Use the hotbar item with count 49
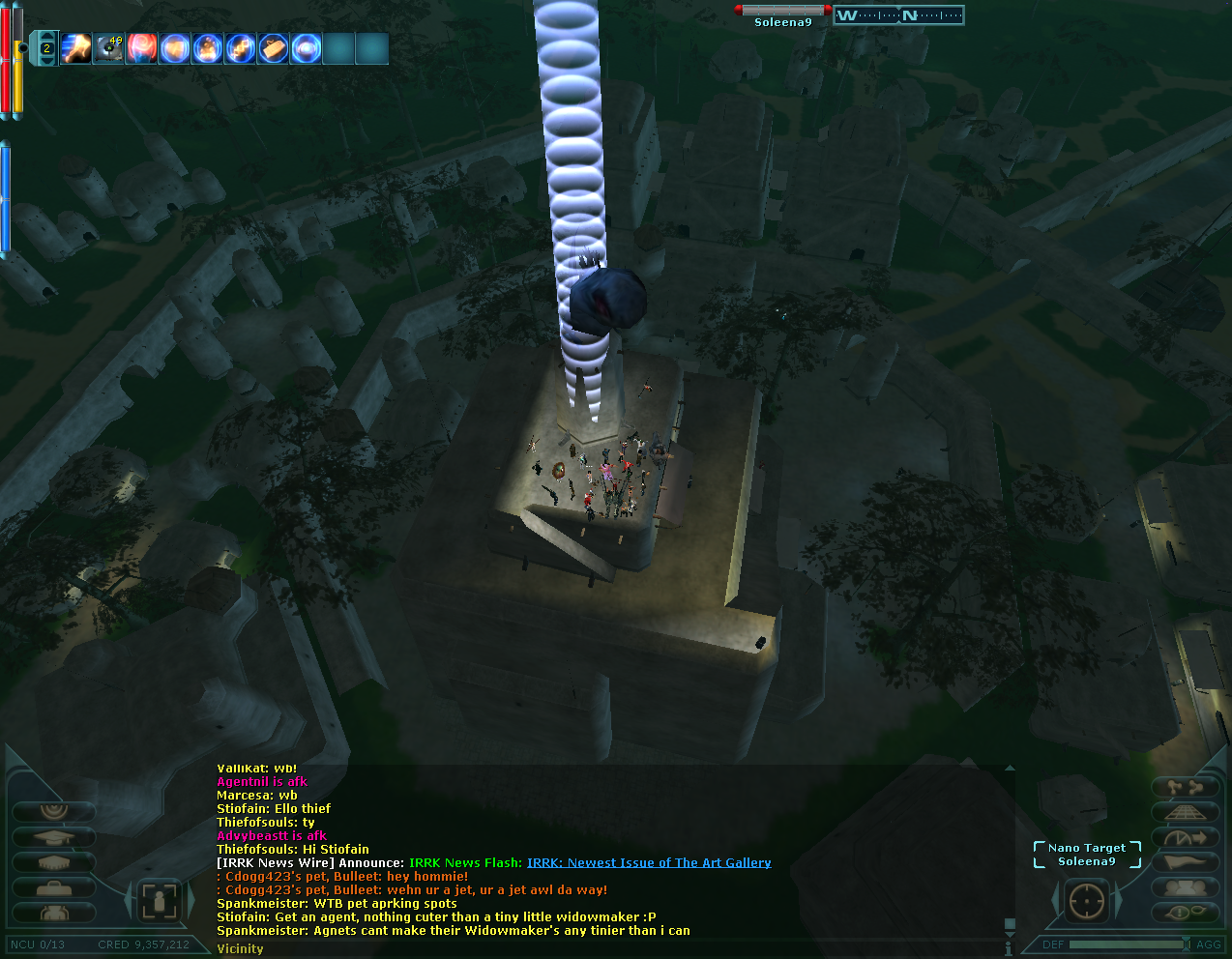Viewport: 1232px width, 959px height. coord(109,48)
